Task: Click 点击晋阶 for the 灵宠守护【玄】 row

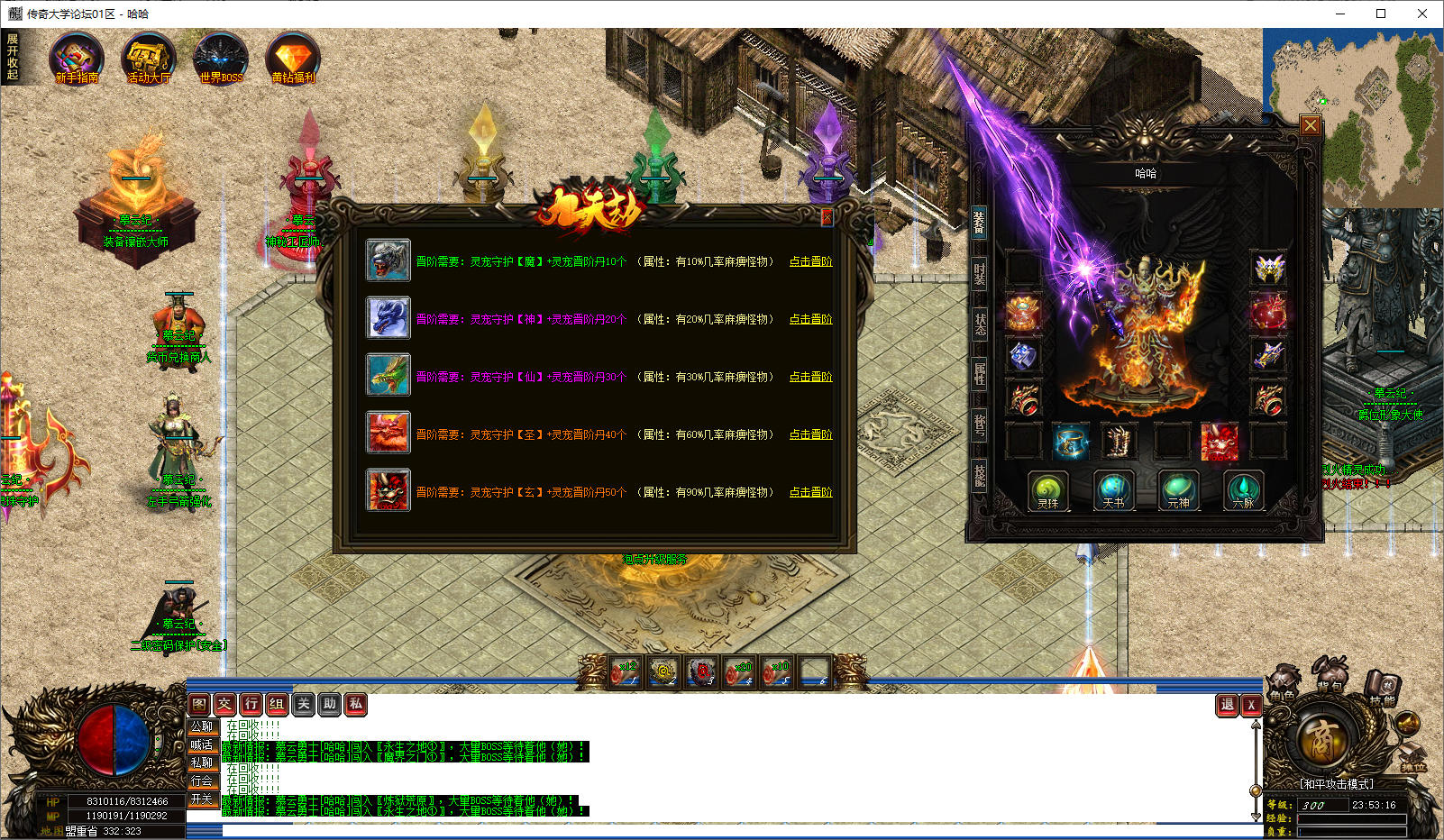Action: click(810, 492)
